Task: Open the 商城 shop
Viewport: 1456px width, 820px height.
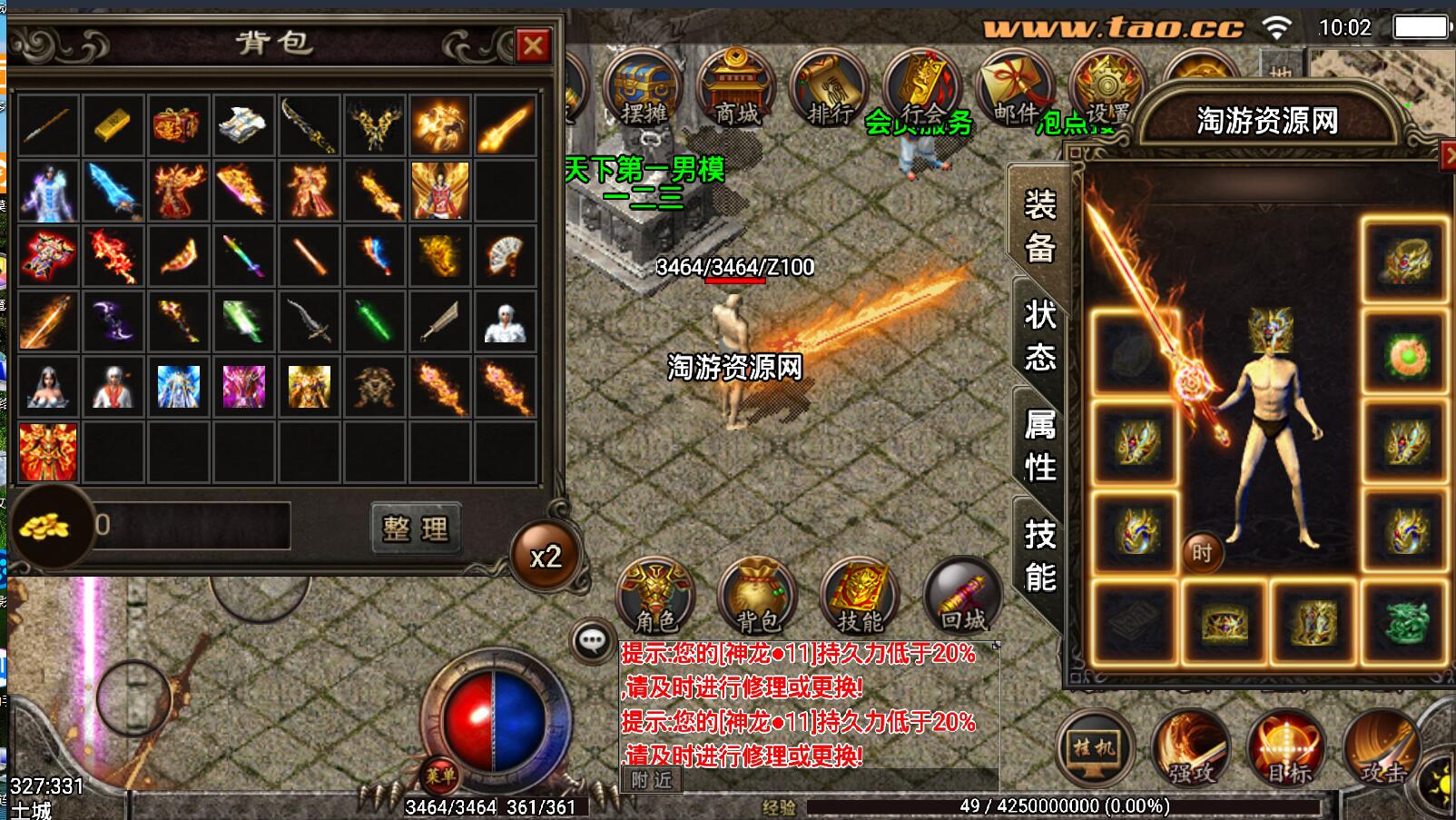Action: coord(736,89)
